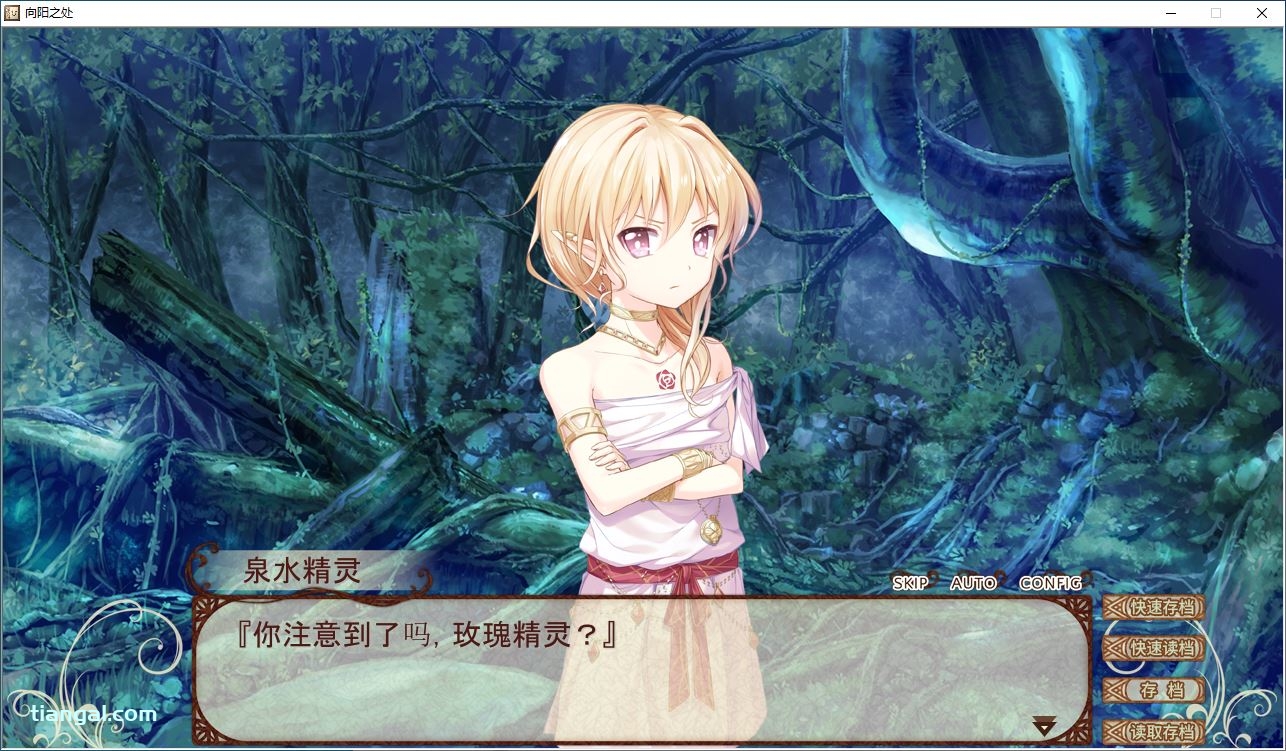Click the game icon in the title bar
The image size is (1286, 751).
[10, 13]
